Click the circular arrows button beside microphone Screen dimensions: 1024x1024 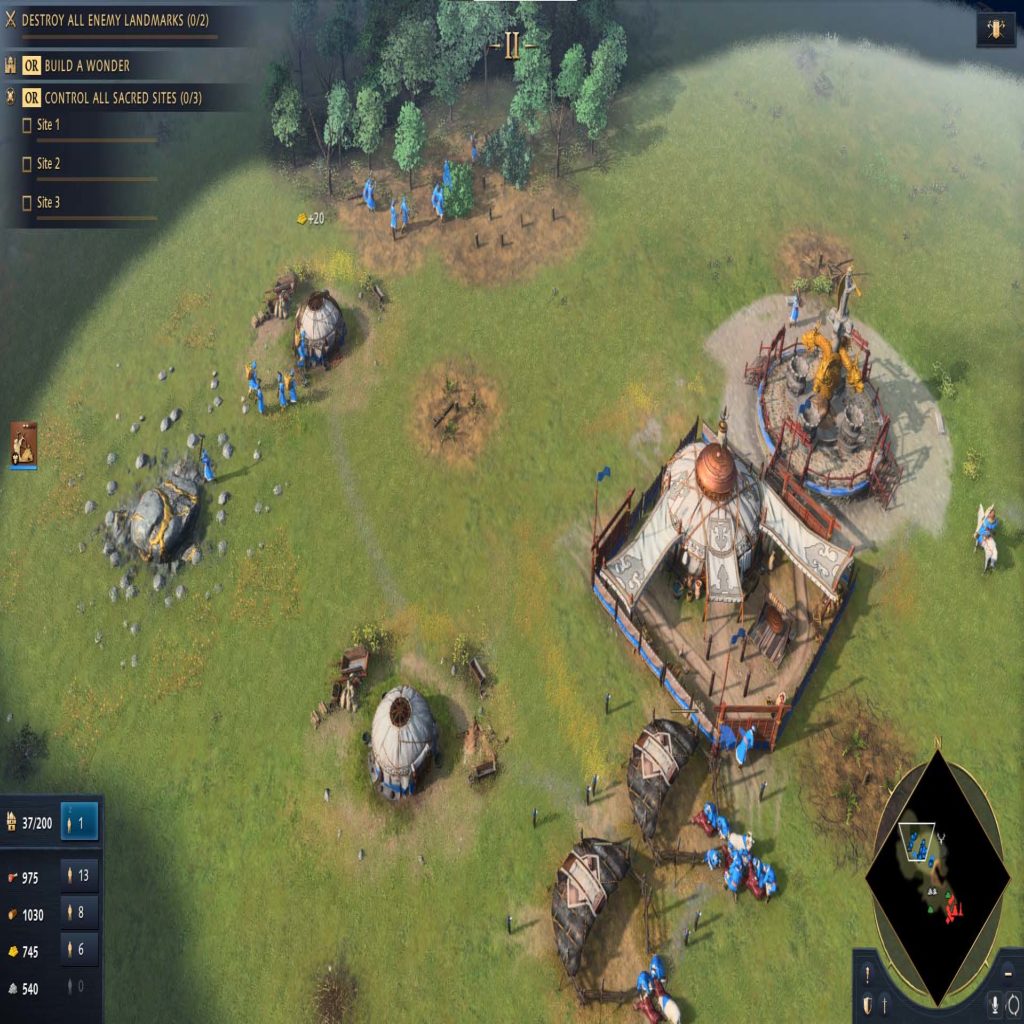[x=1012, y=1004]
